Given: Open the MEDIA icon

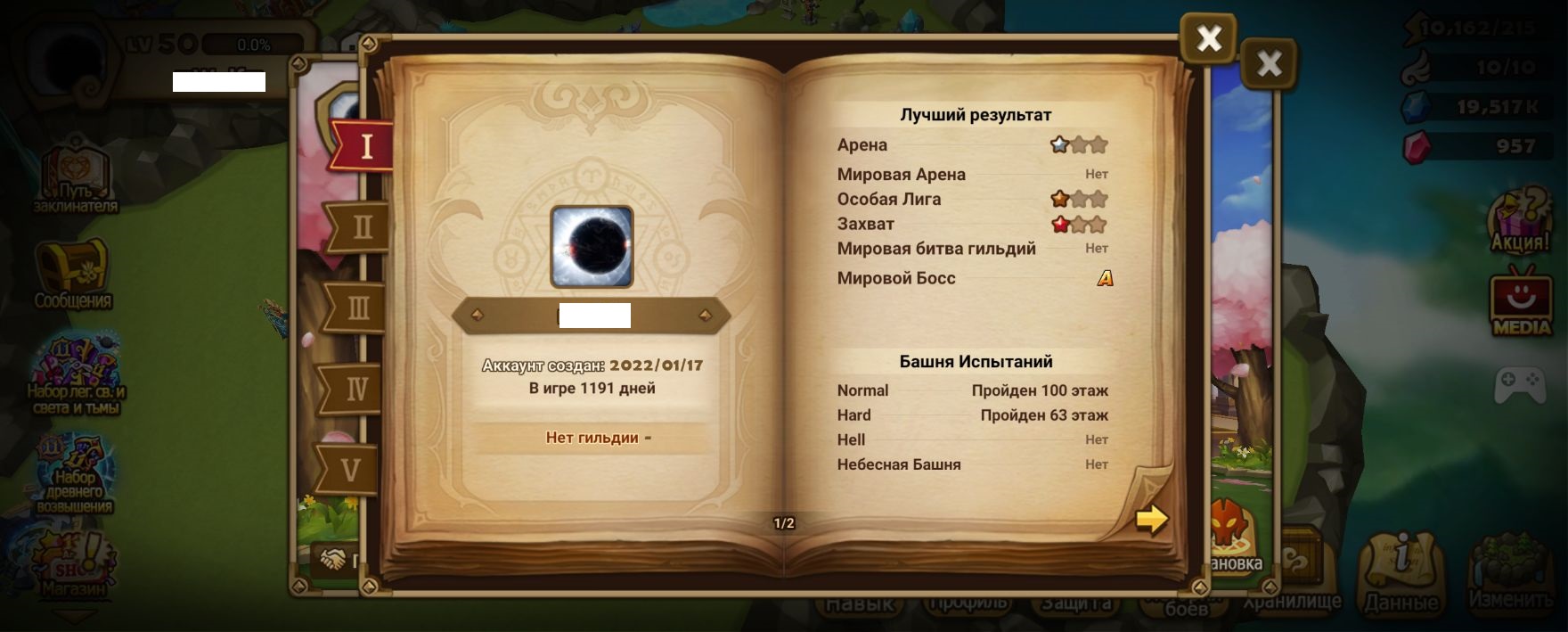Looking at the screenshot, I should 1522,303.
